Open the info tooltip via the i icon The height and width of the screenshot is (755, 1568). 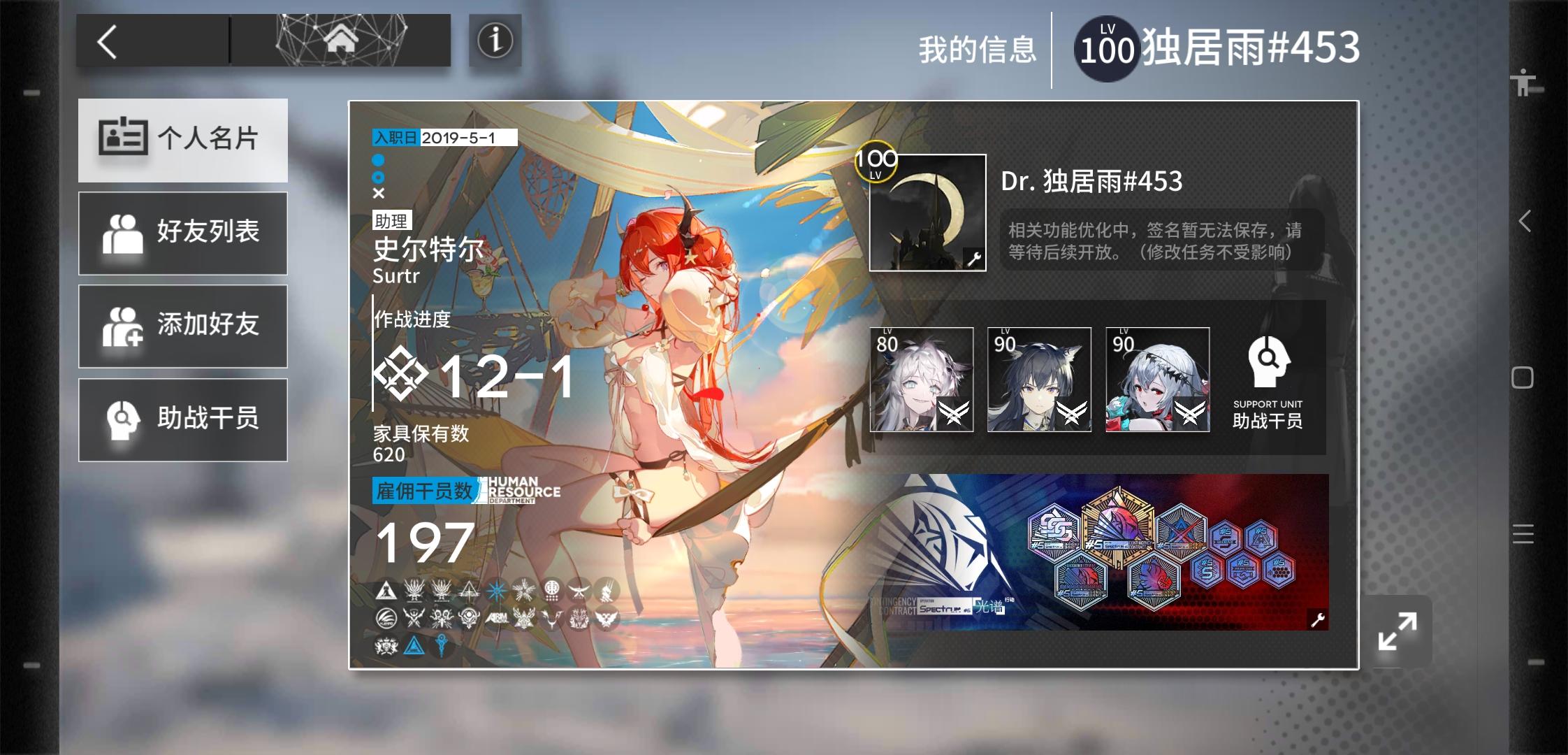(x=495, y=41)
